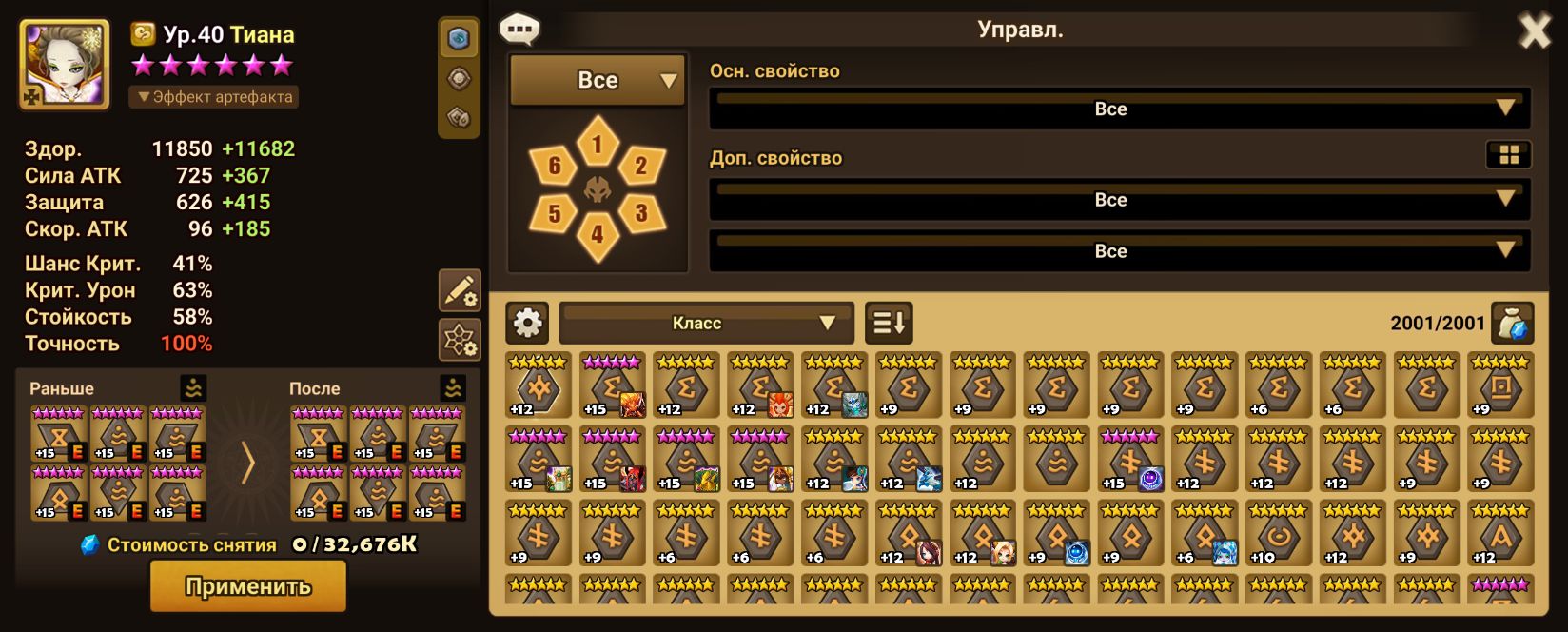1568x632 pixels.
Task: Open the rune set filter dropdown Все
Action: [598, 81]
